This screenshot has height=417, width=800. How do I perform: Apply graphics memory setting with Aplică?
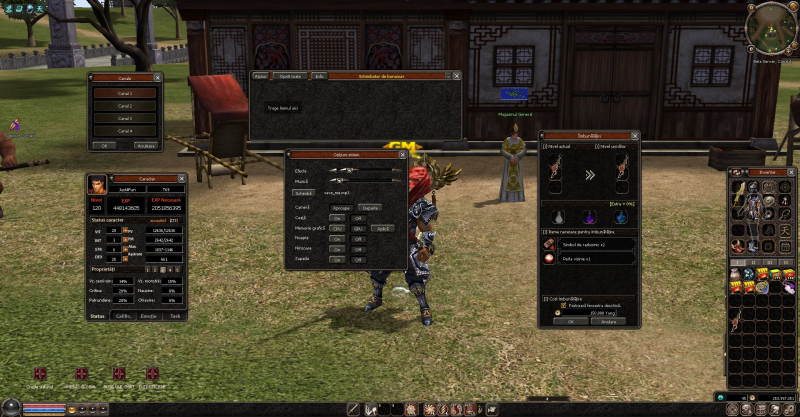coord(381,228)
